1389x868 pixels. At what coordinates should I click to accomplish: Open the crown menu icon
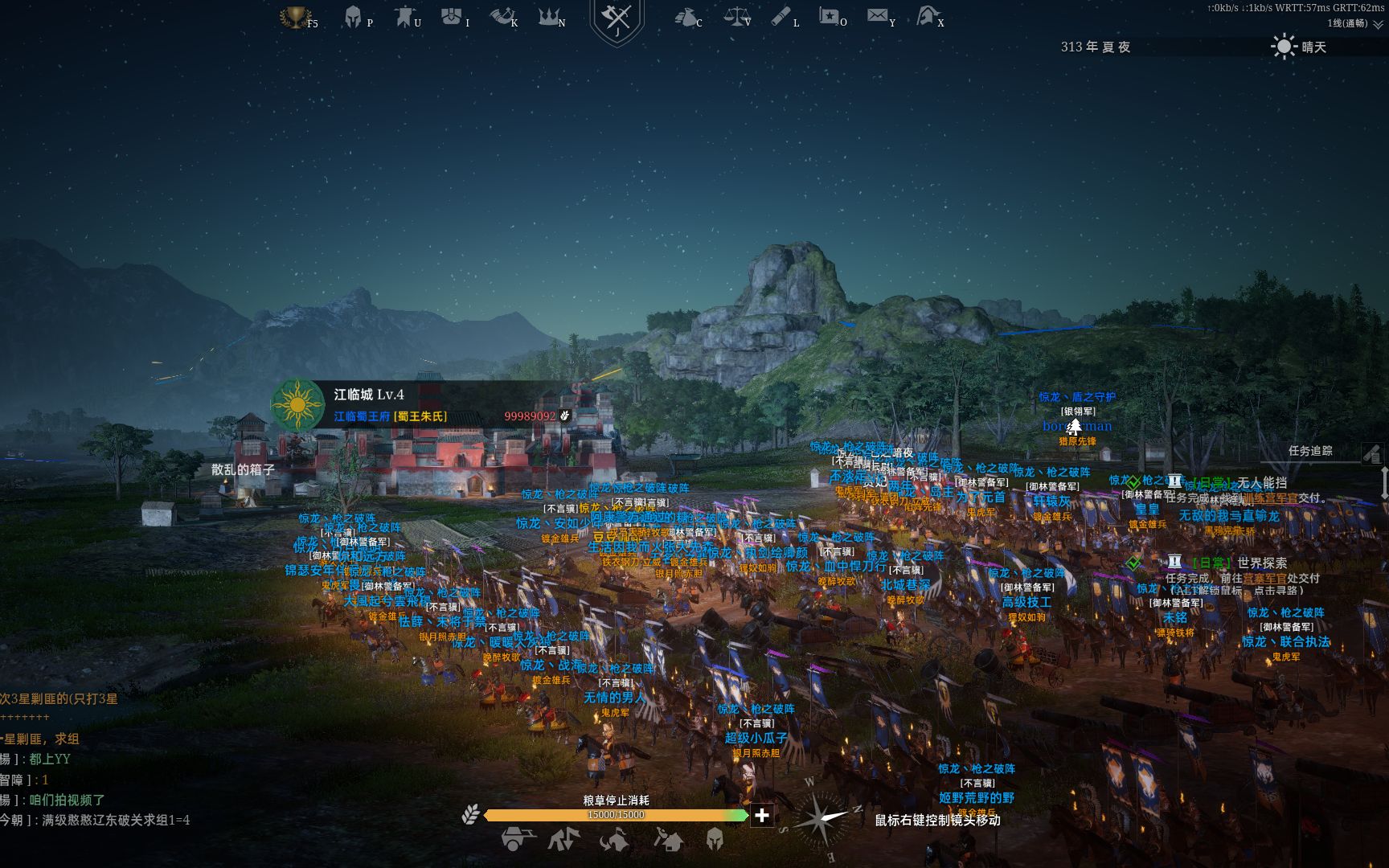tap(550, 16)
